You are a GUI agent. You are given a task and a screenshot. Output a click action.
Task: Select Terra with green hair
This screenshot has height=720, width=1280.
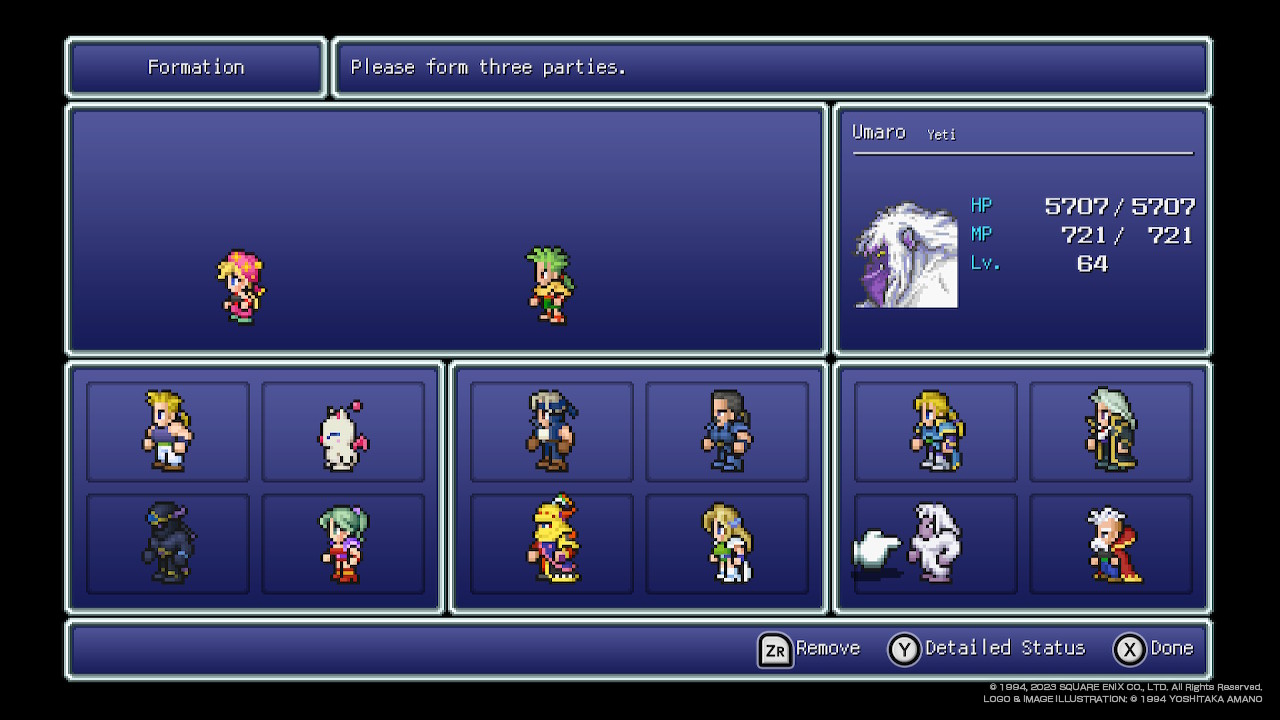click(343, 543)
